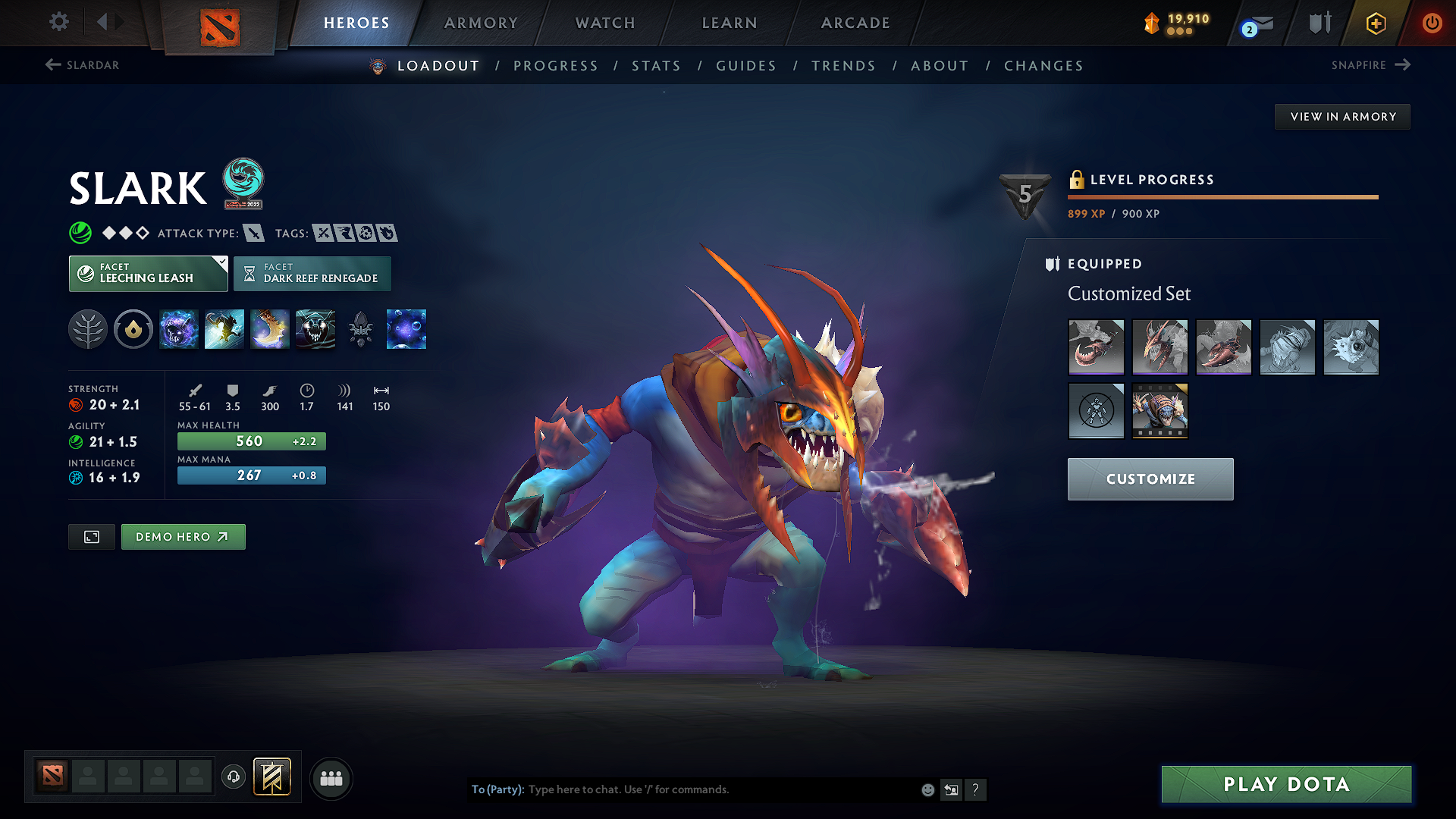Select the Dark Pact ability icon

click(178, 329)
